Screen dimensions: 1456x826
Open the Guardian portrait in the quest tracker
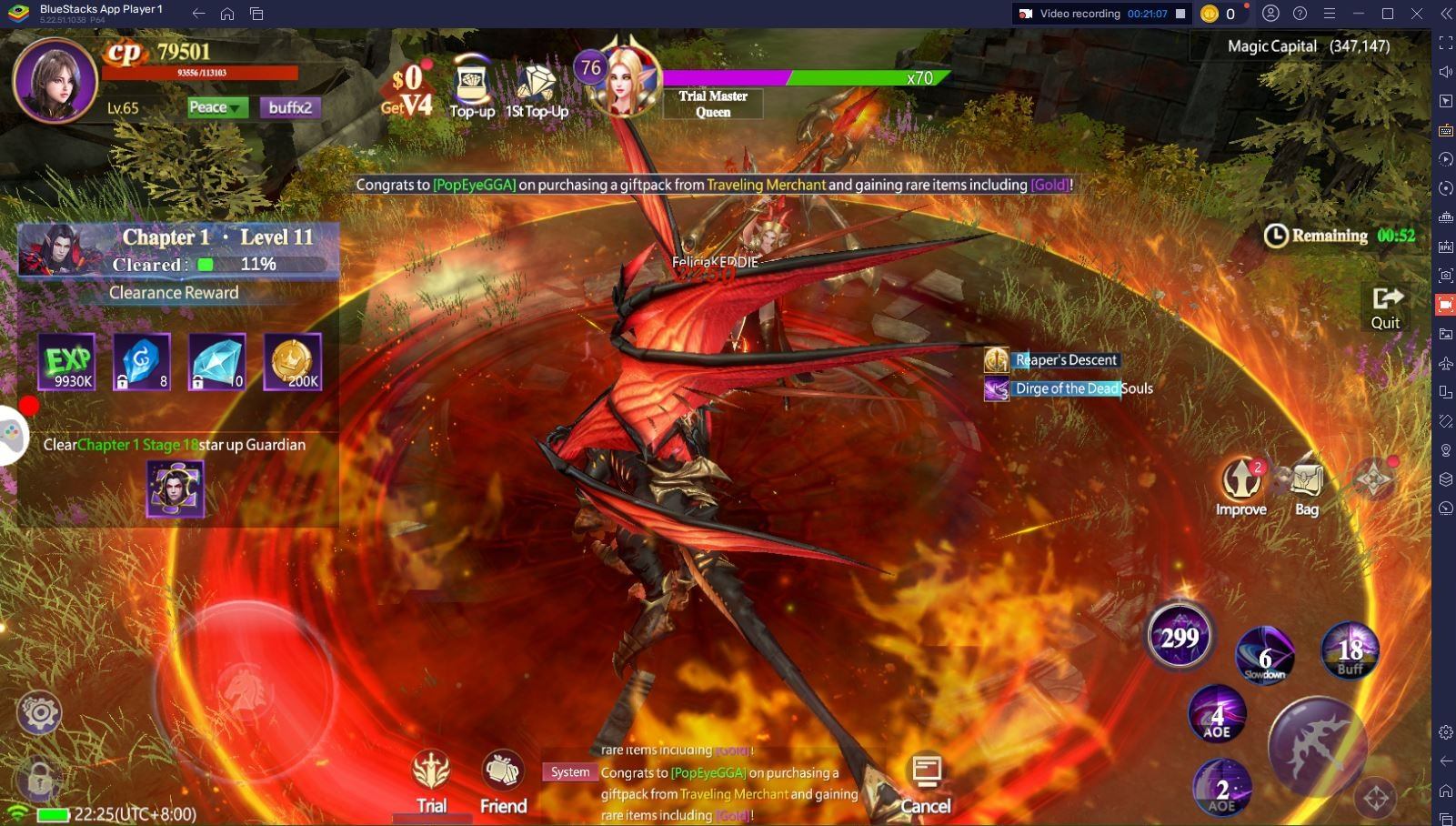pos(175,489)
